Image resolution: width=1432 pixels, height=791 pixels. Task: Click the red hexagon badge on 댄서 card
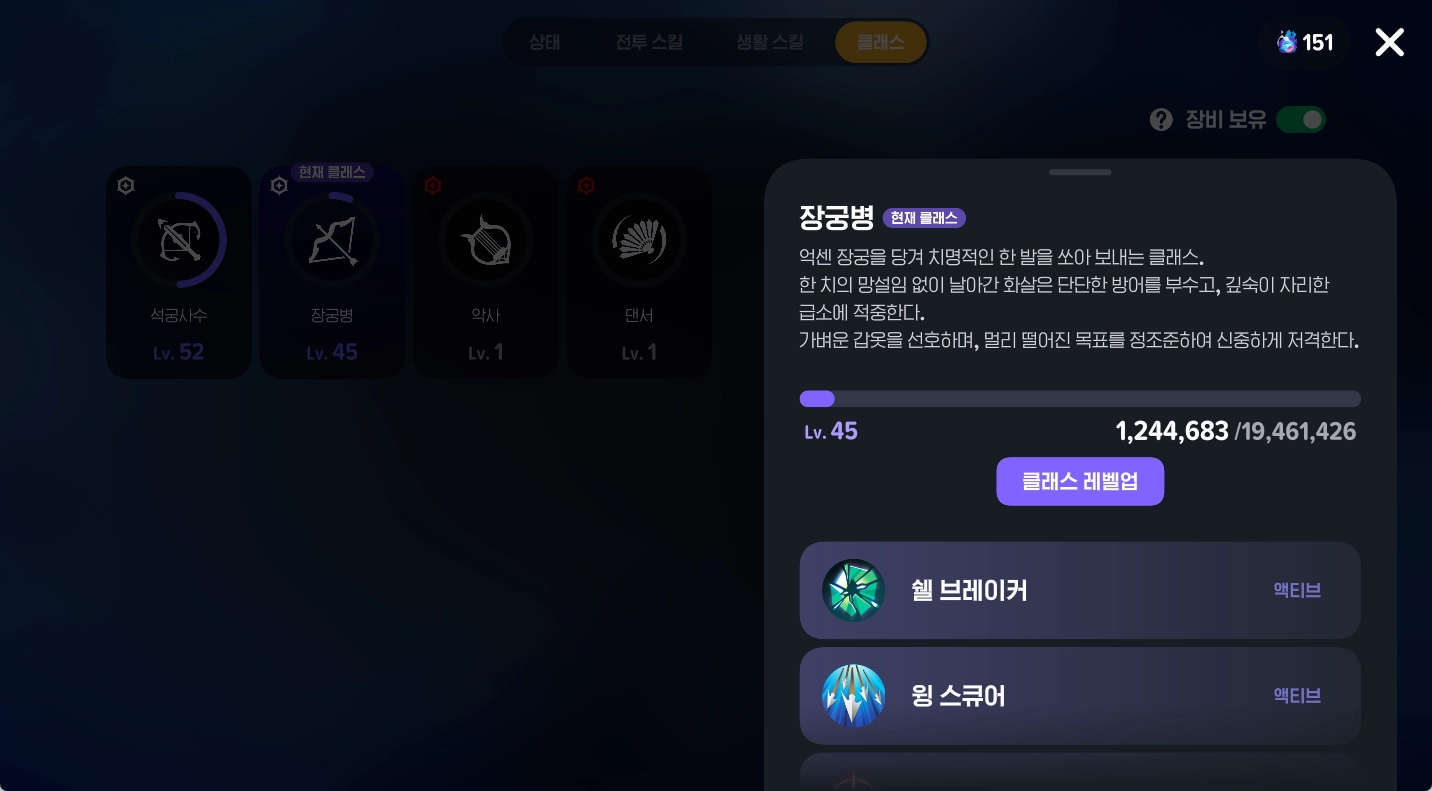pyautogui.click(x=587, y=185)
